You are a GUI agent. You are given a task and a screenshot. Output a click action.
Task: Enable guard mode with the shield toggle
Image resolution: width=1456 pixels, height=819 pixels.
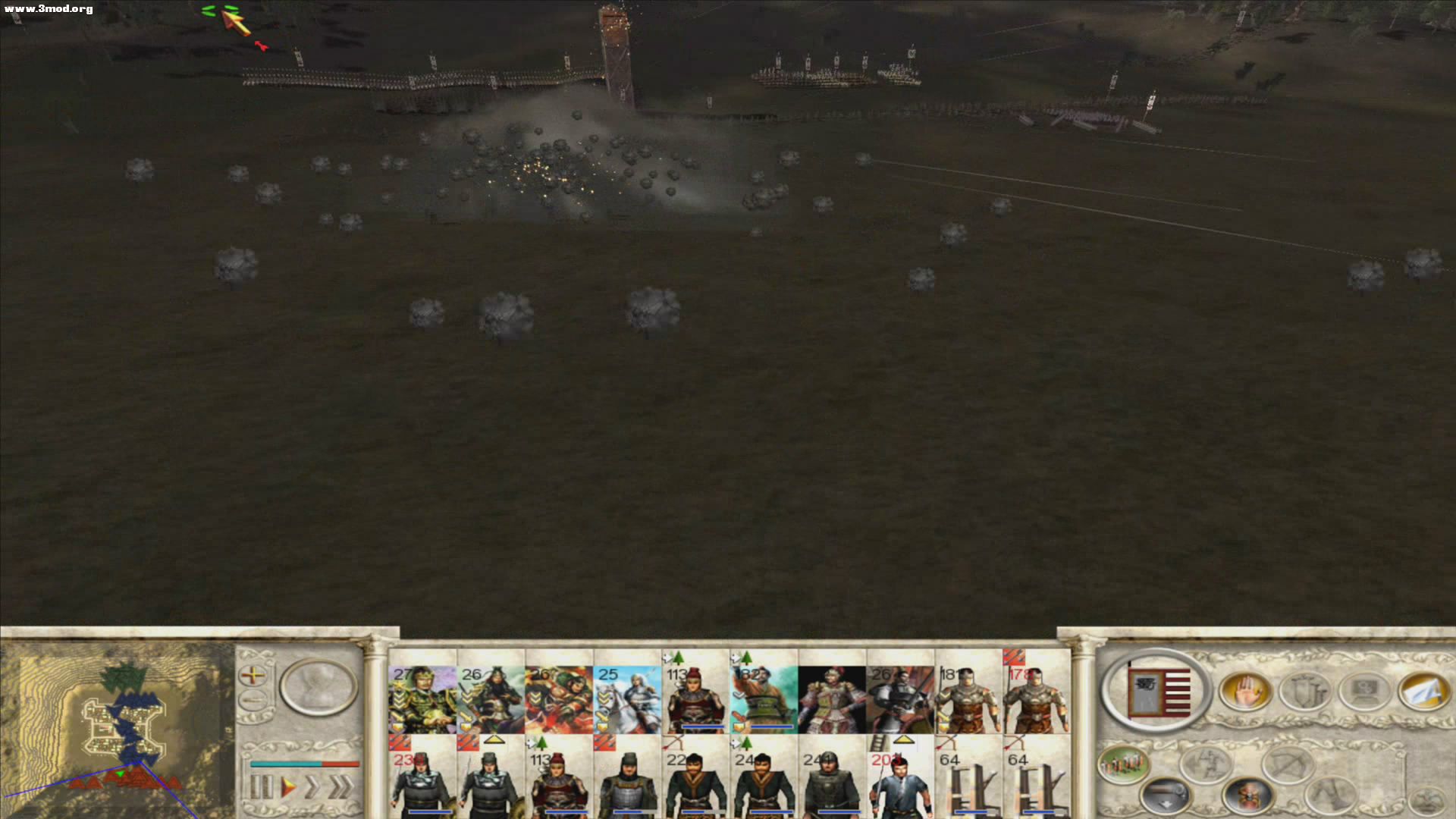pyautogui.click(x=1304, y=690)
